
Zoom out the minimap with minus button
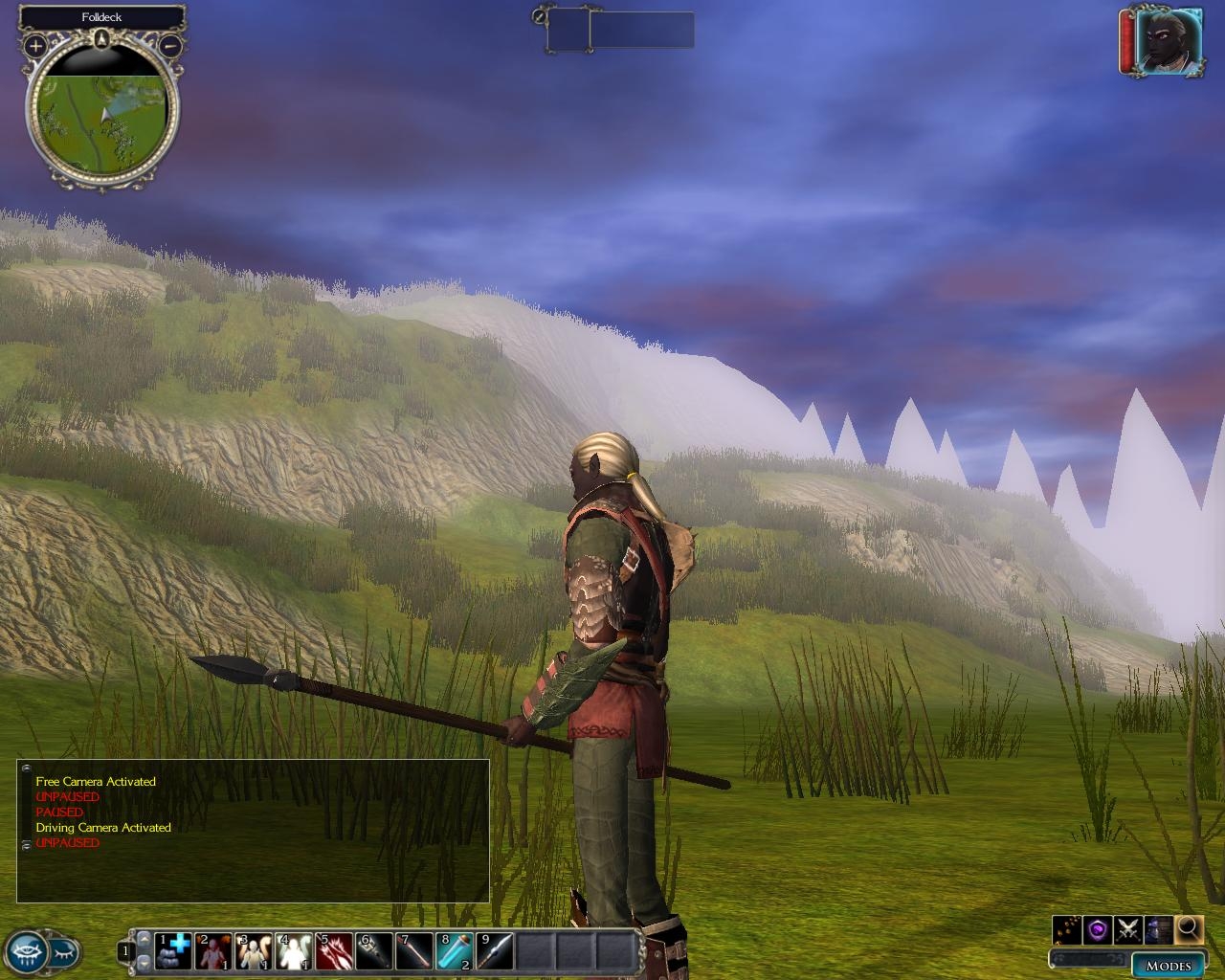click(170, 45)
